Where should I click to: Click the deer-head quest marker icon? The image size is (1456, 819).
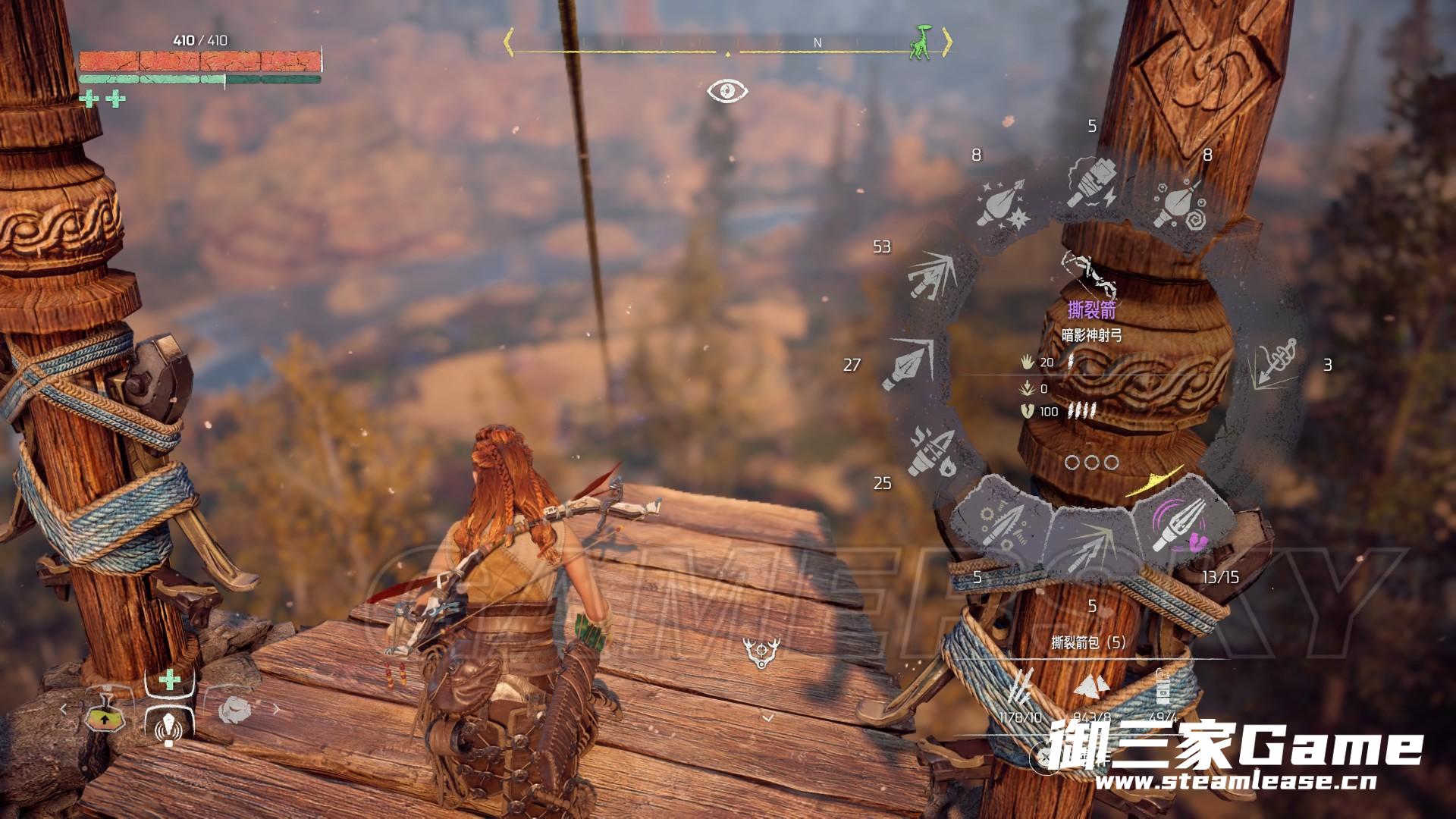point(761,652)
